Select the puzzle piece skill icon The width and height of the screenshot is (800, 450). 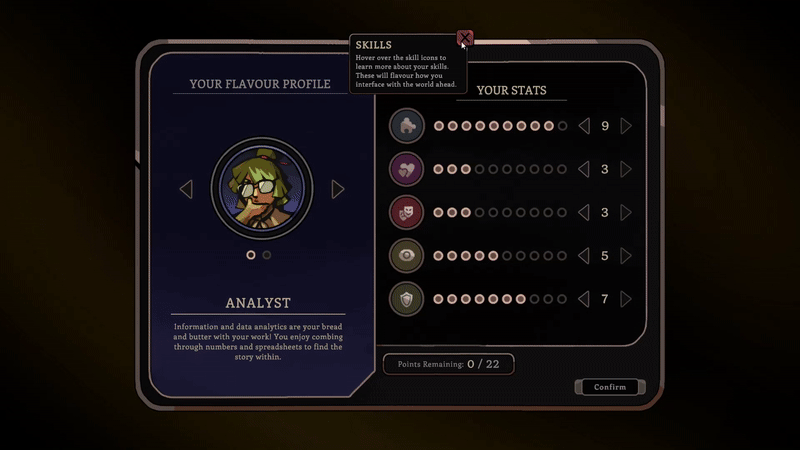(407, 126)
